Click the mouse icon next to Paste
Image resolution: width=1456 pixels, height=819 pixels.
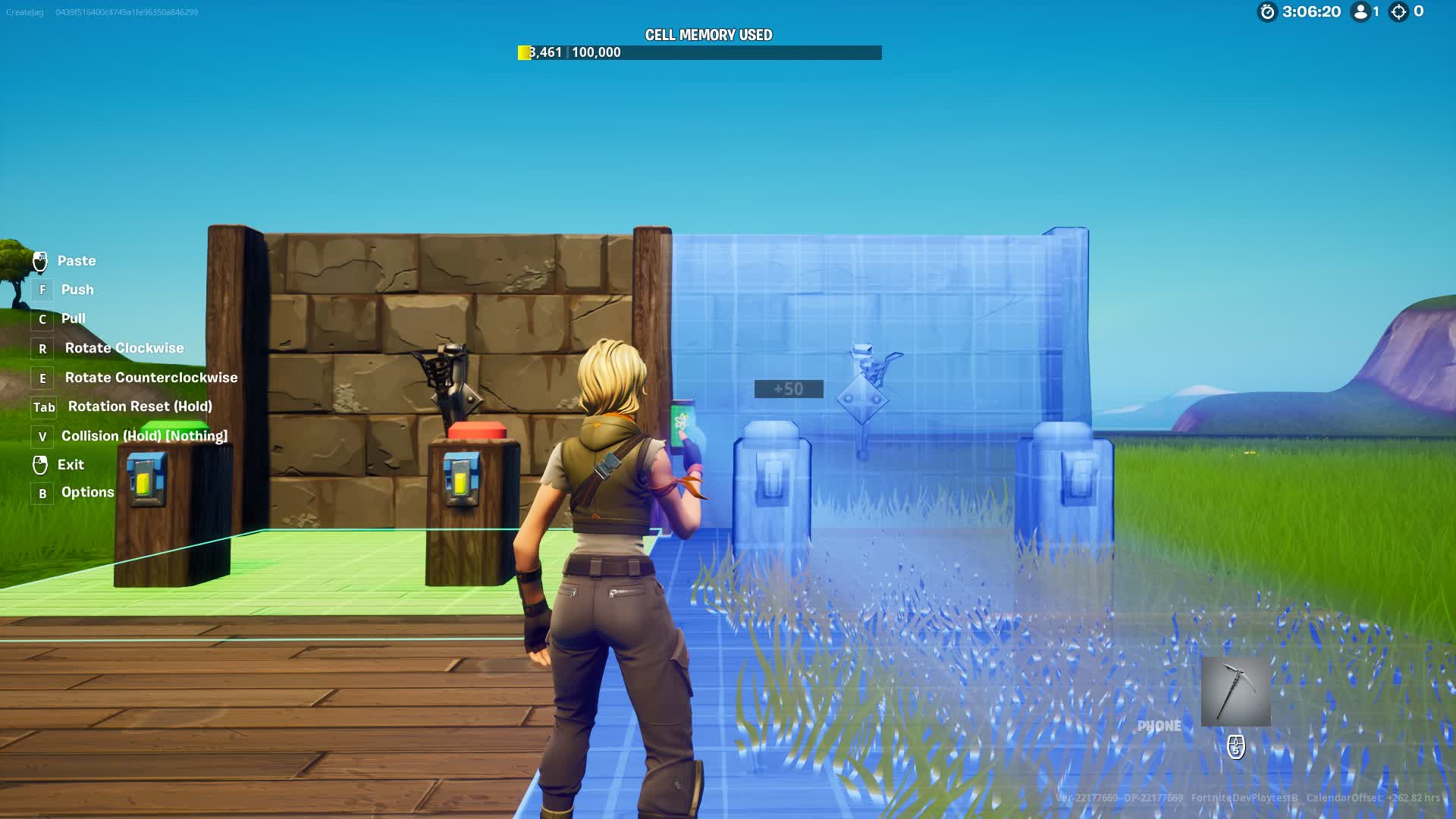point(39,261)
